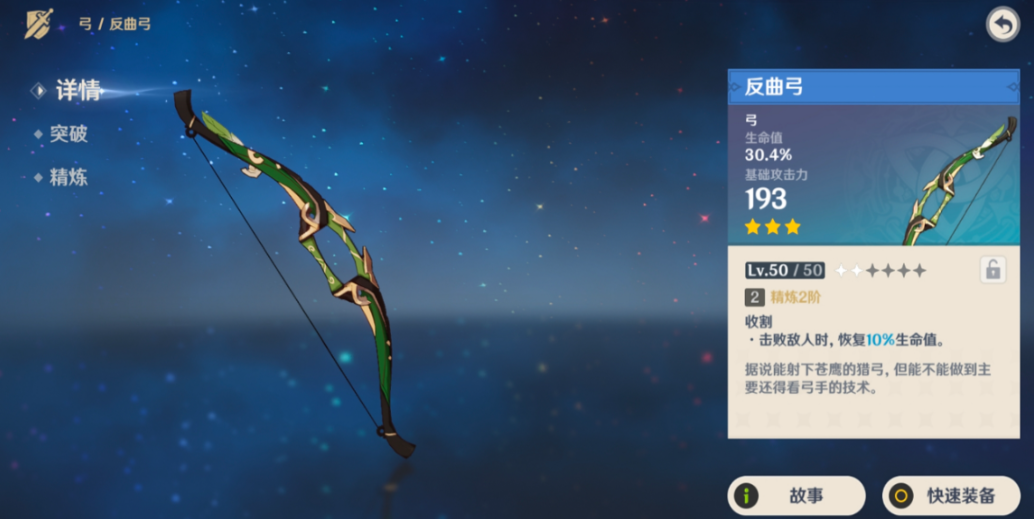
Task: Click the return arrow button
Action: (x=1001, y=25)
